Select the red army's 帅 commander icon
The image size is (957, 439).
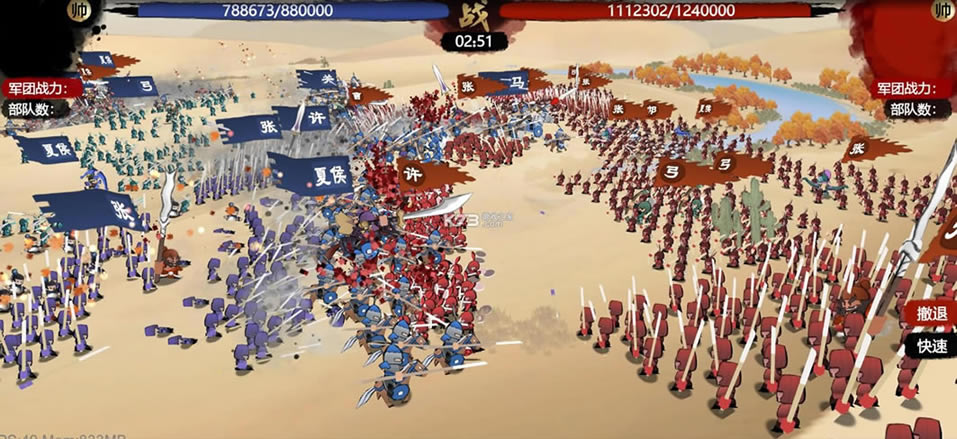click(x=943, y=11)
